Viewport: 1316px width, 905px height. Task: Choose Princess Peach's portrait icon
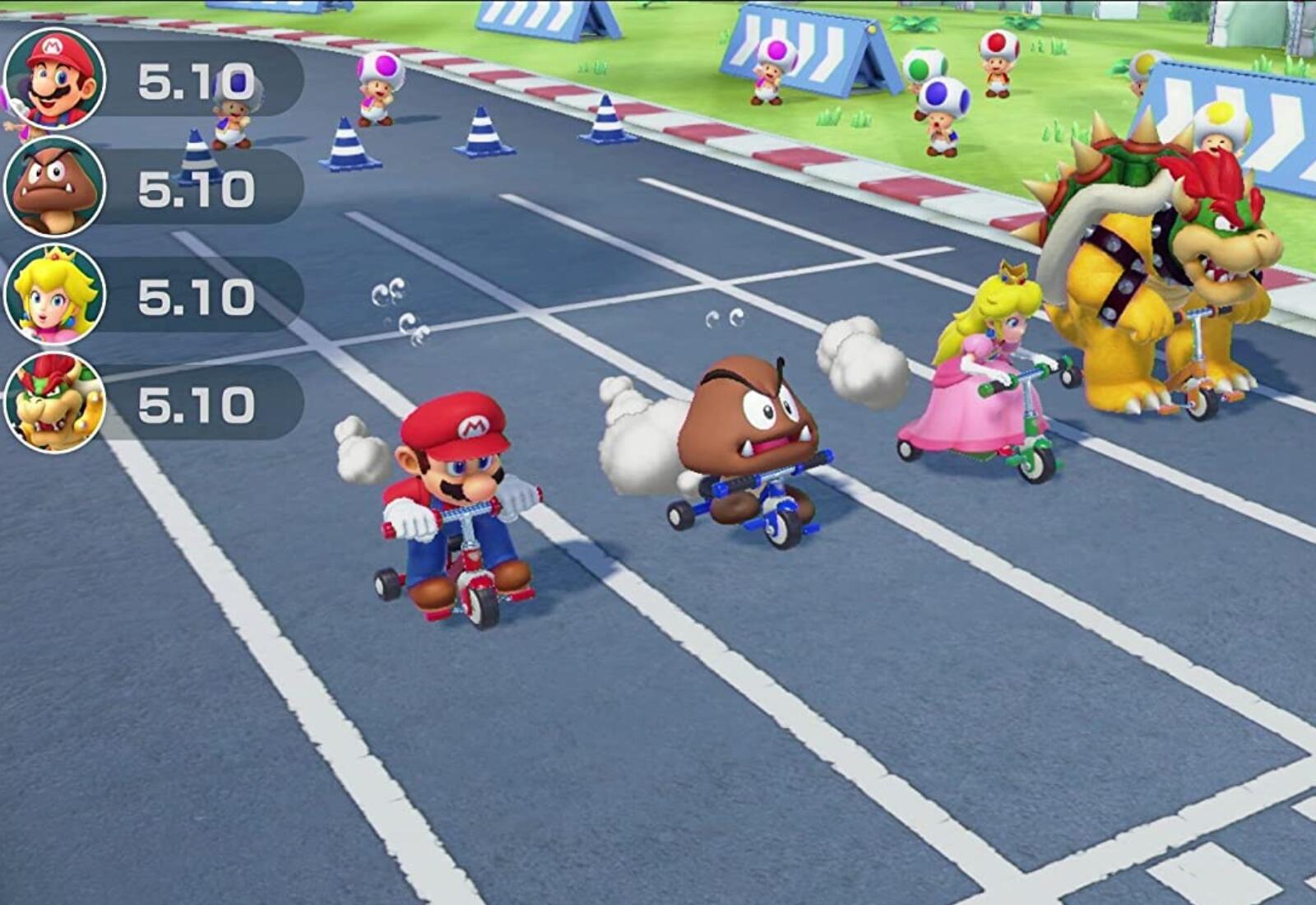click(x=54, y=295)
